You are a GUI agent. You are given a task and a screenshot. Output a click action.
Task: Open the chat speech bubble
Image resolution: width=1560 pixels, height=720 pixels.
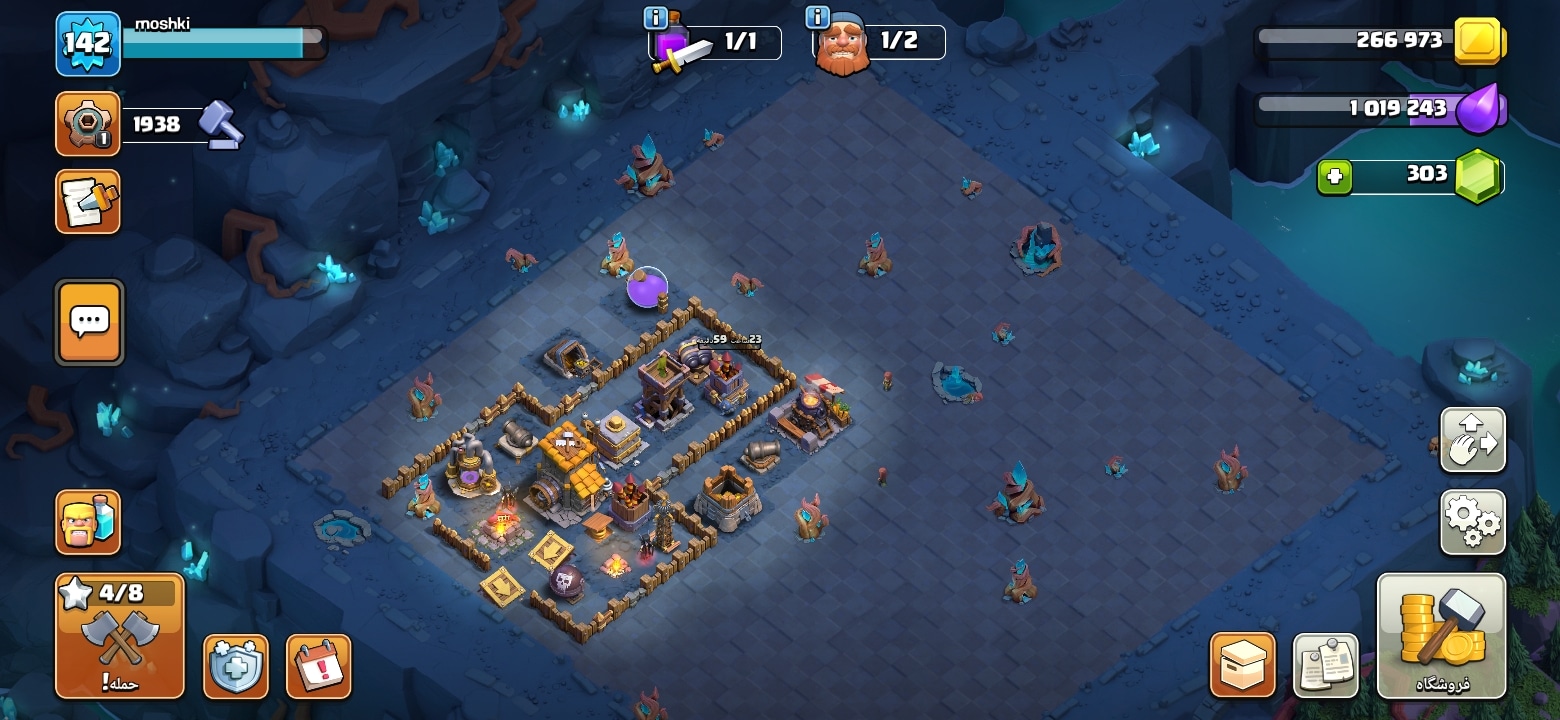(90, 322)
